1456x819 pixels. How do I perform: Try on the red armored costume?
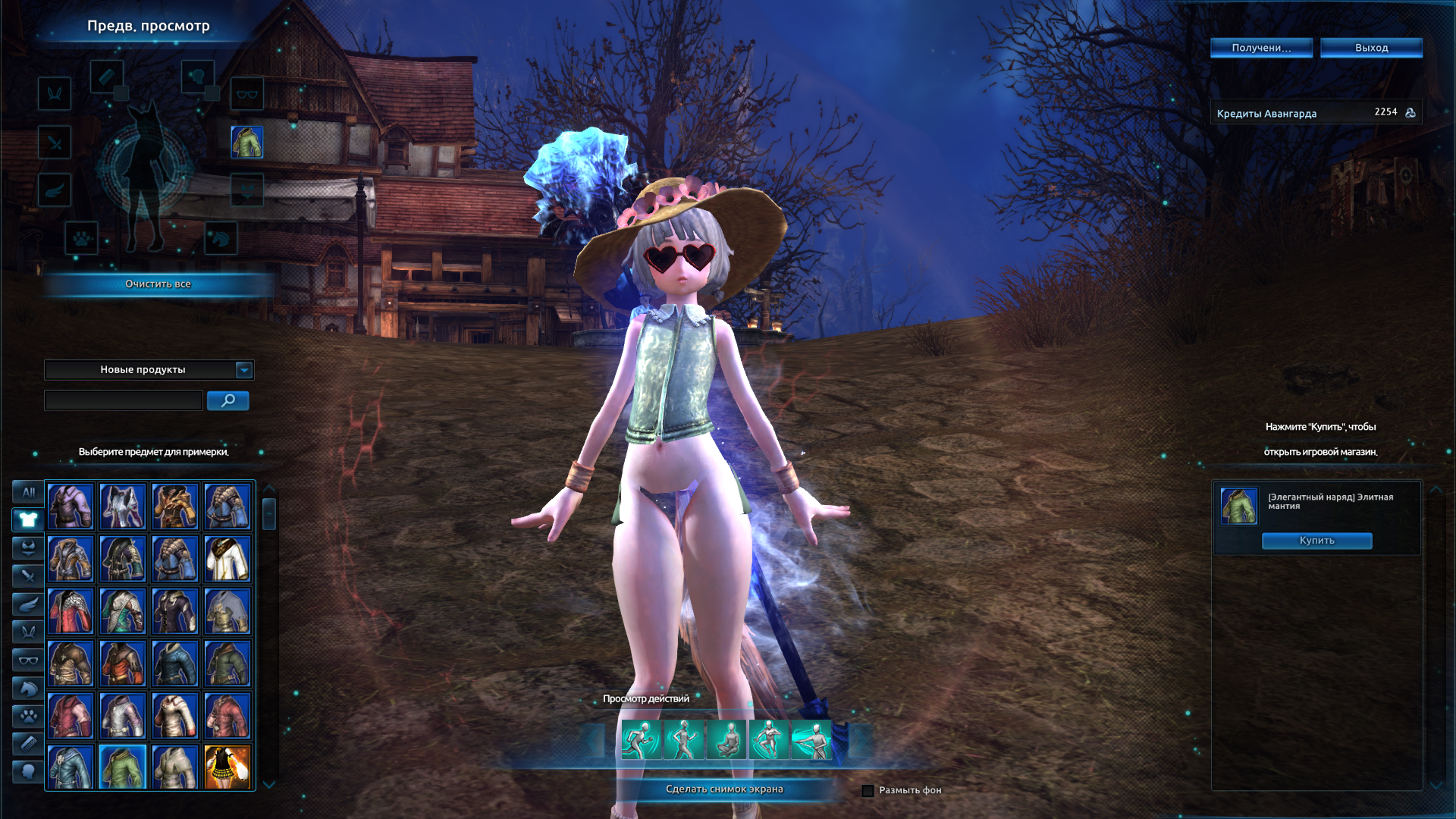pos(70,611)
